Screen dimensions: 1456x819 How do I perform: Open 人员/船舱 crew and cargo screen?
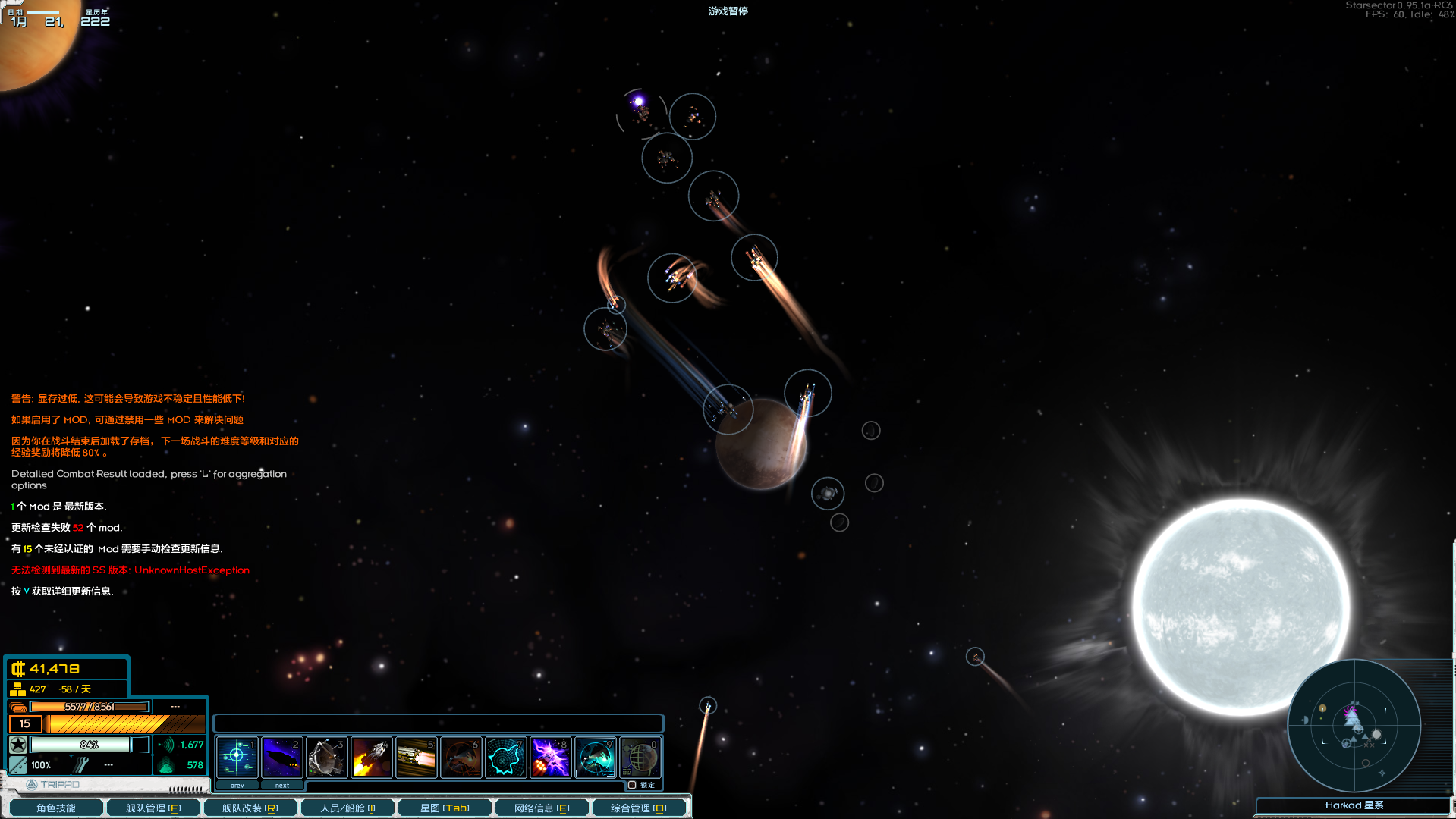pyautogui.click(x=347, y=808)
